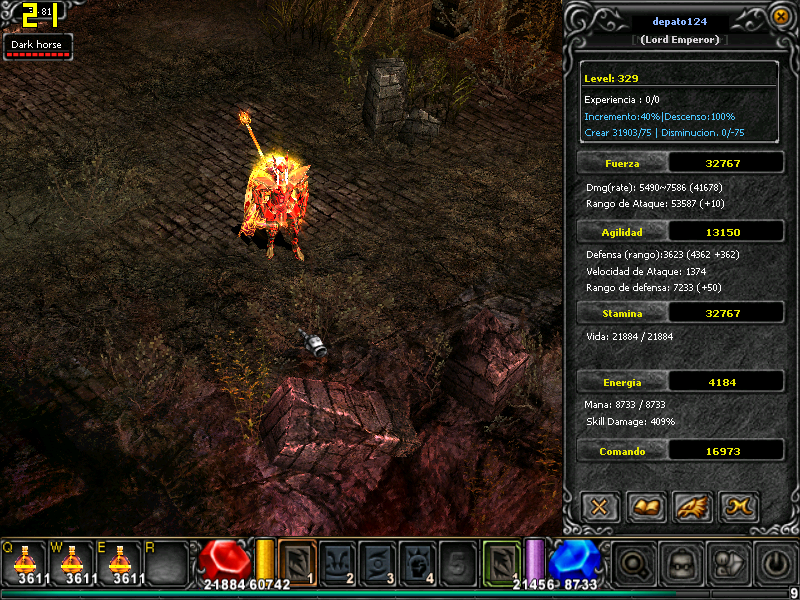
Task: Click the power system menu button
Action: tap(777, 564)
